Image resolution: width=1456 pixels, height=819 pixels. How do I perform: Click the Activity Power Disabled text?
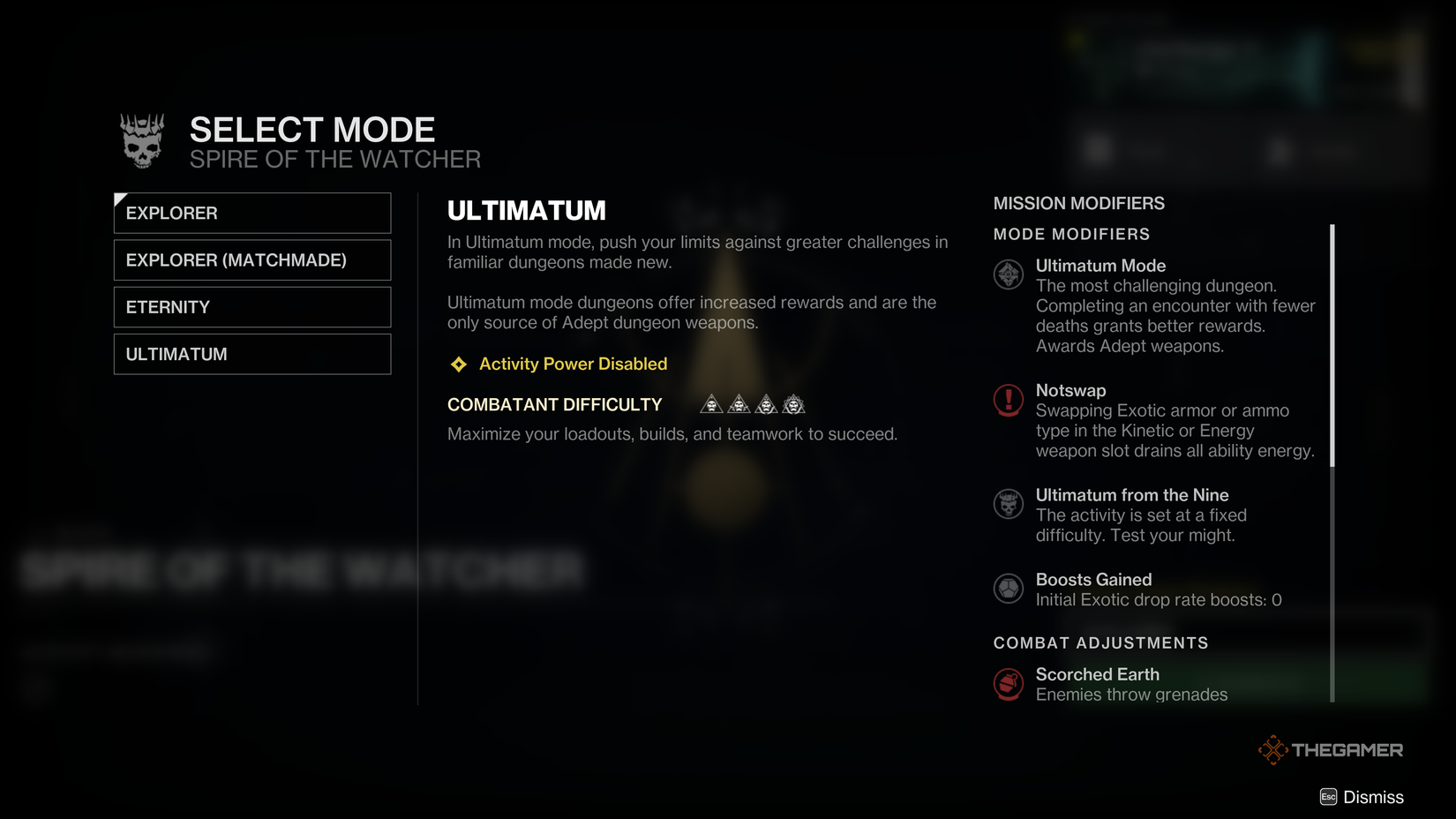click(x=573, y=364)
